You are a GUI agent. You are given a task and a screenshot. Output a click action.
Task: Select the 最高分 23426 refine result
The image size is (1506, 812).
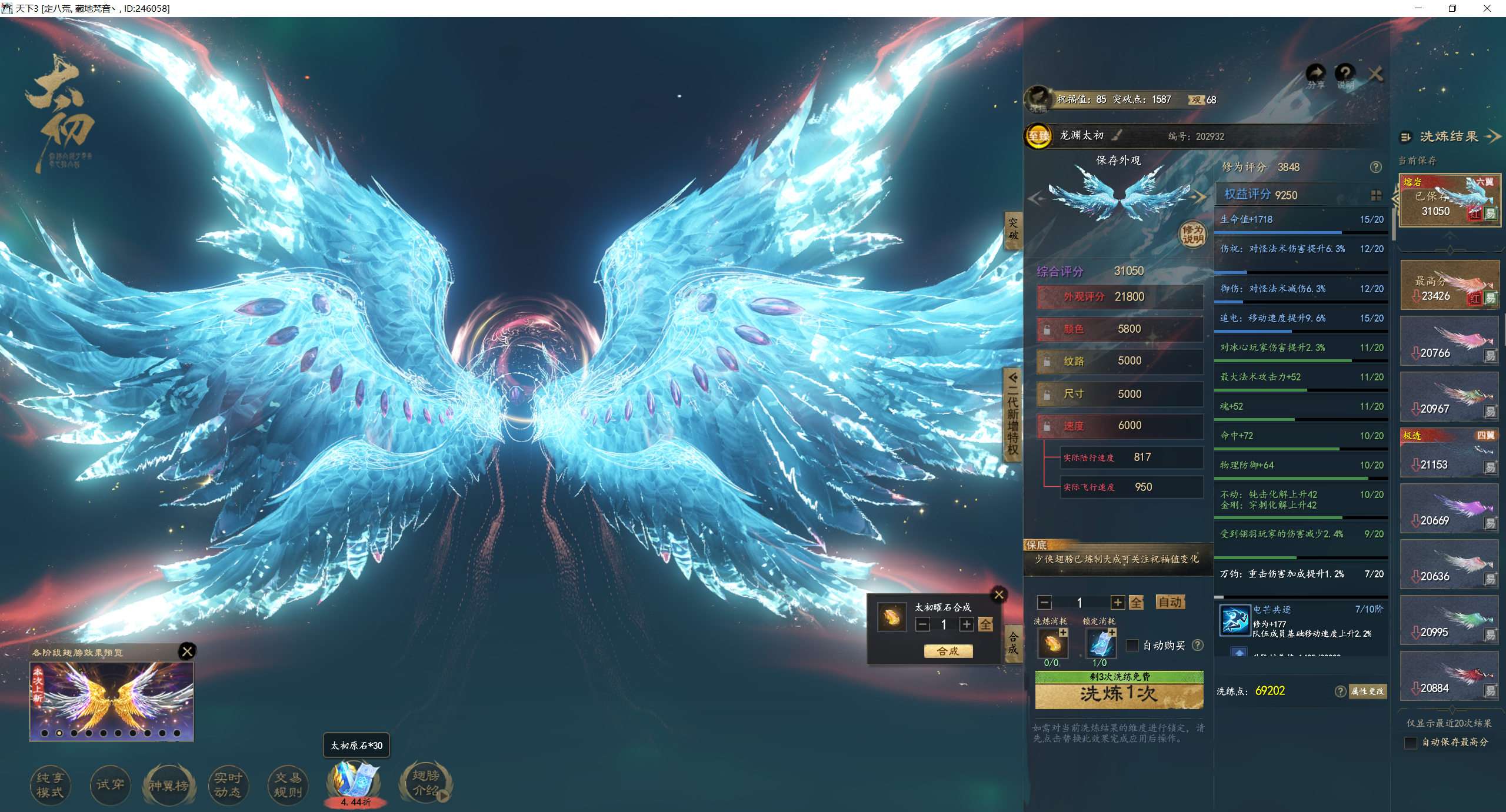point(1450,286)
